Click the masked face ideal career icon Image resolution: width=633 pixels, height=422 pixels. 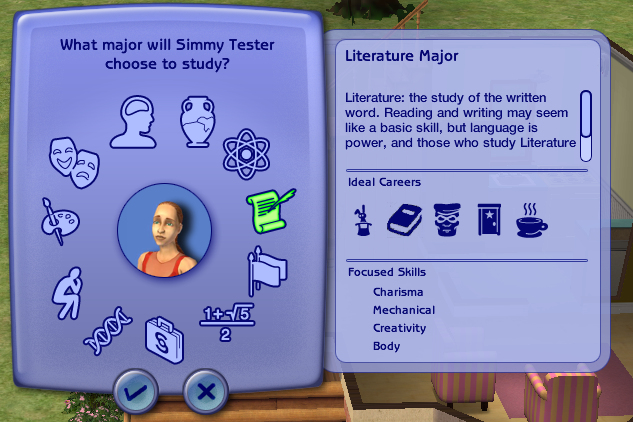pyautogui.click(x=447, y=219)
